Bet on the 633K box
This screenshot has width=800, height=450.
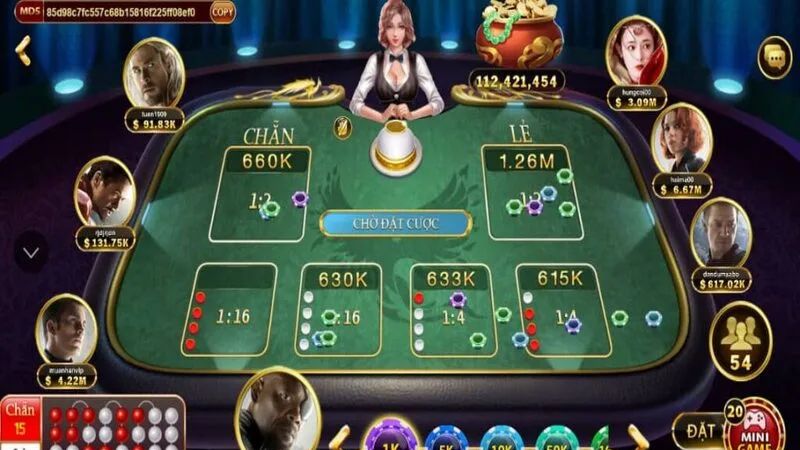(453, 308)
